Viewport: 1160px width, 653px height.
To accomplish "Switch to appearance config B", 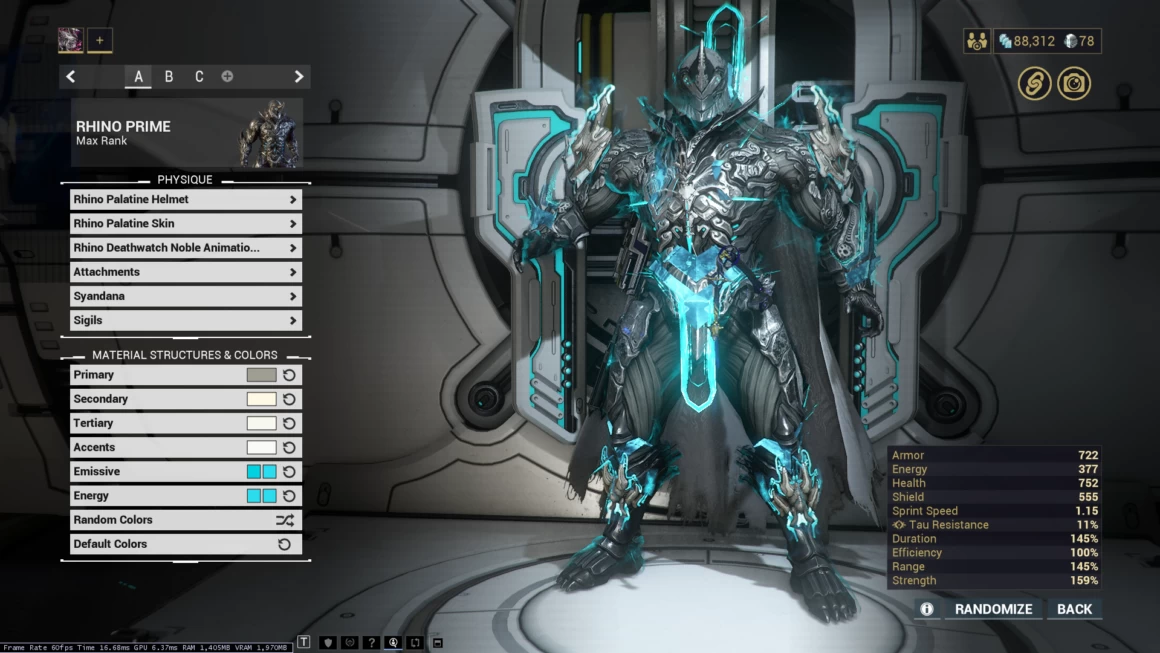I will [x=169, y=77].
